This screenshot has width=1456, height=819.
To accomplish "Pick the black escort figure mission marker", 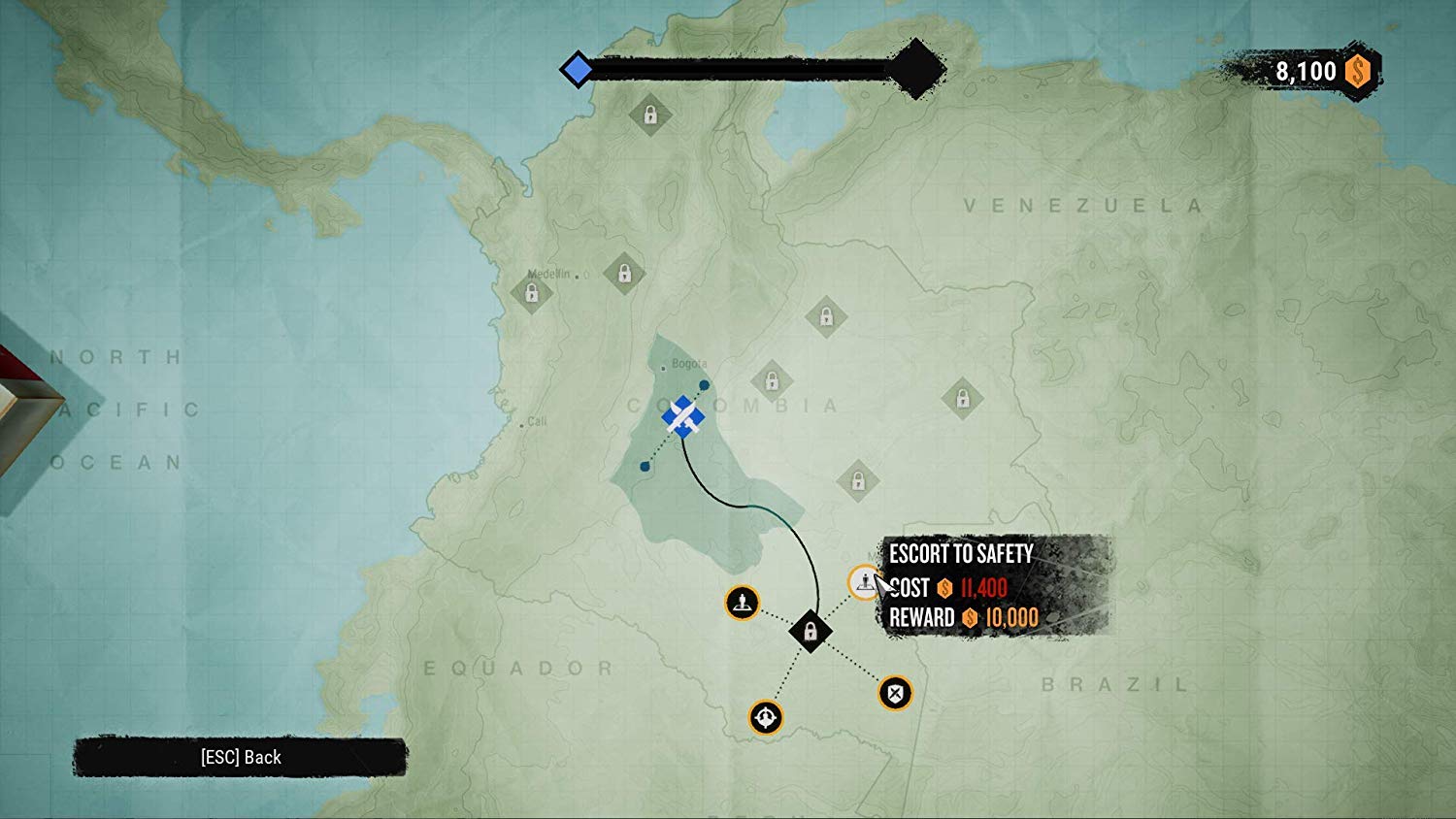I will tap(743, 603).
